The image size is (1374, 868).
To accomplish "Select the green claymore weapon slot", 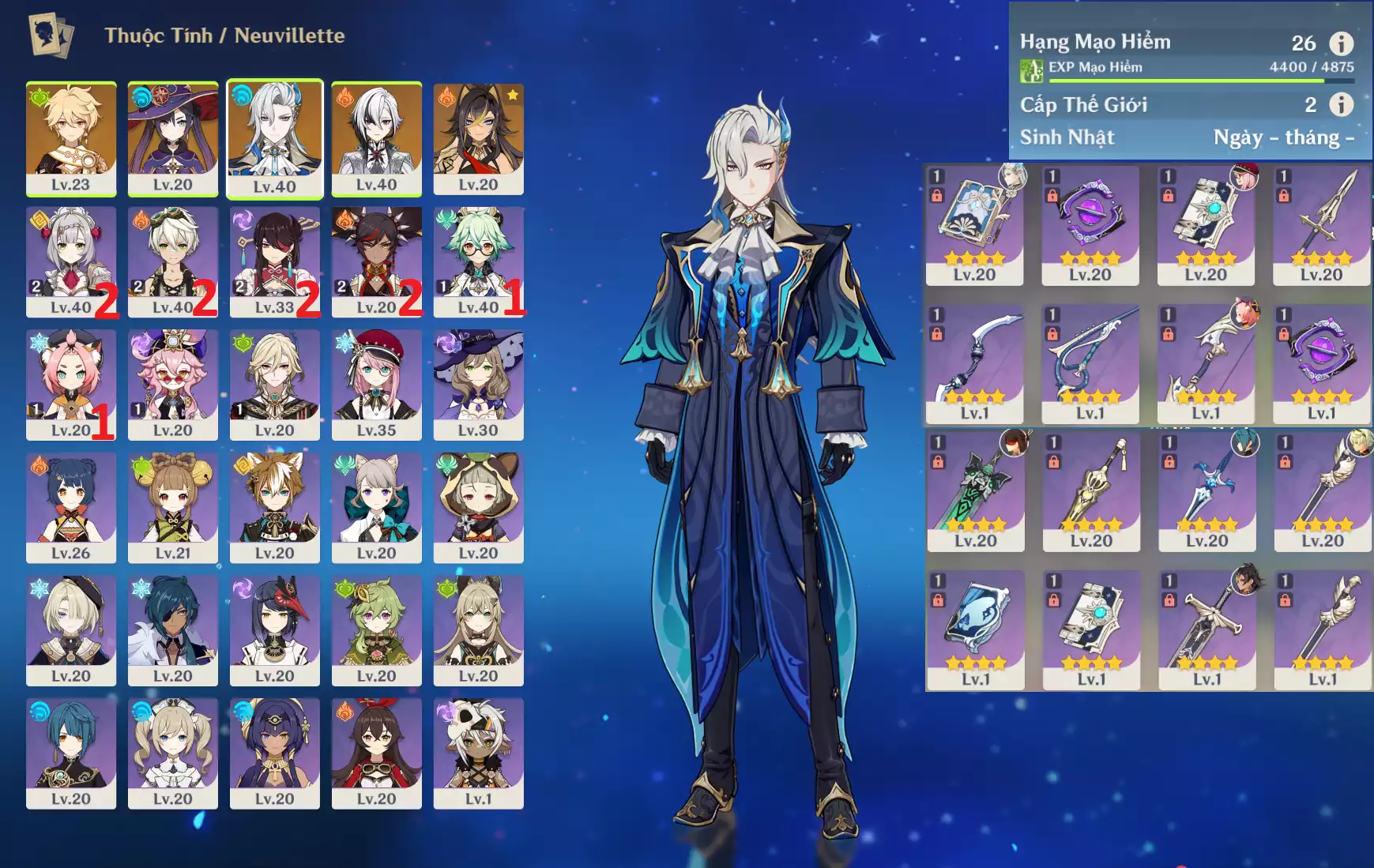I will click(x=976, y=491).
